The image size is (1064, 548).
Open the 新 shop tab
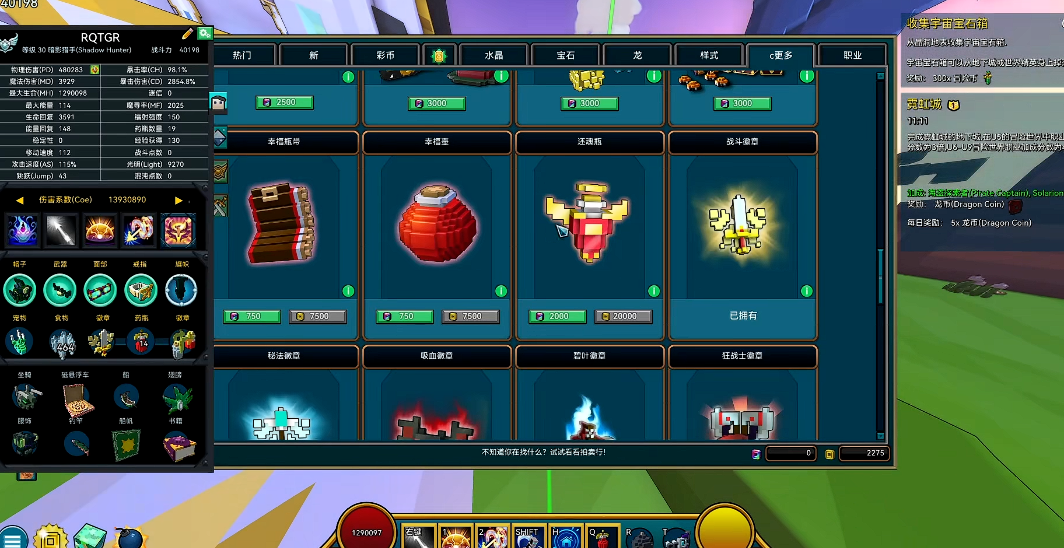(x=313, y=55)
